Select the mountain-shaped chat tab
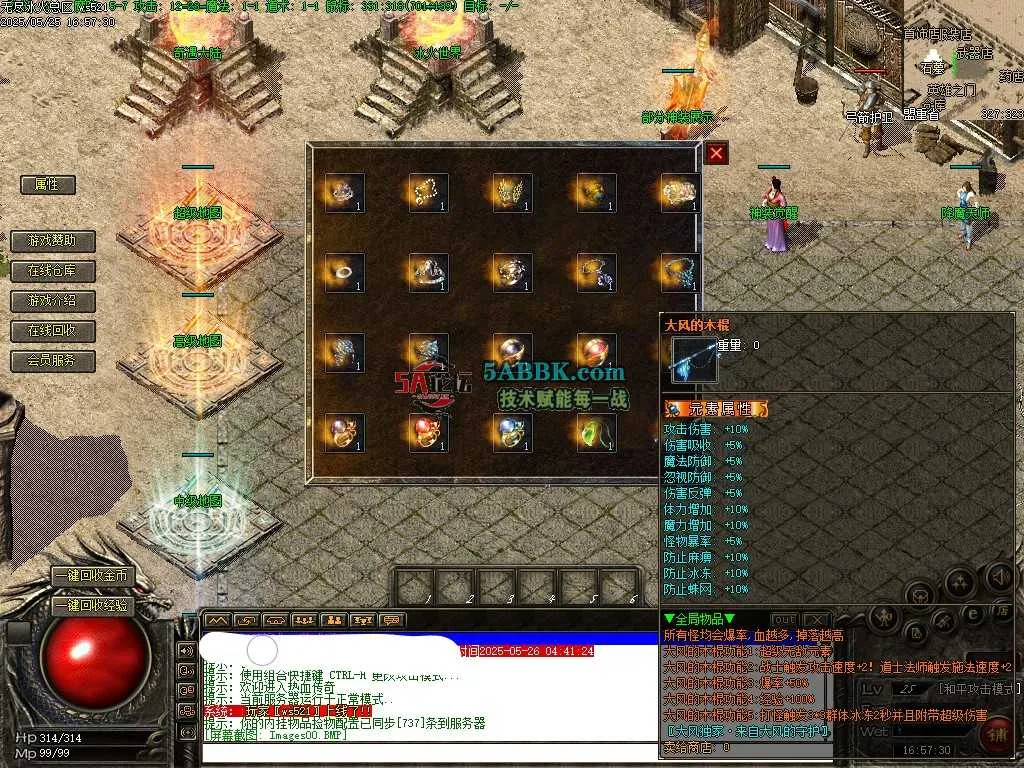The height and width of the screenshot is (768, 1024). pyautogui.click(x=218, y=620)
